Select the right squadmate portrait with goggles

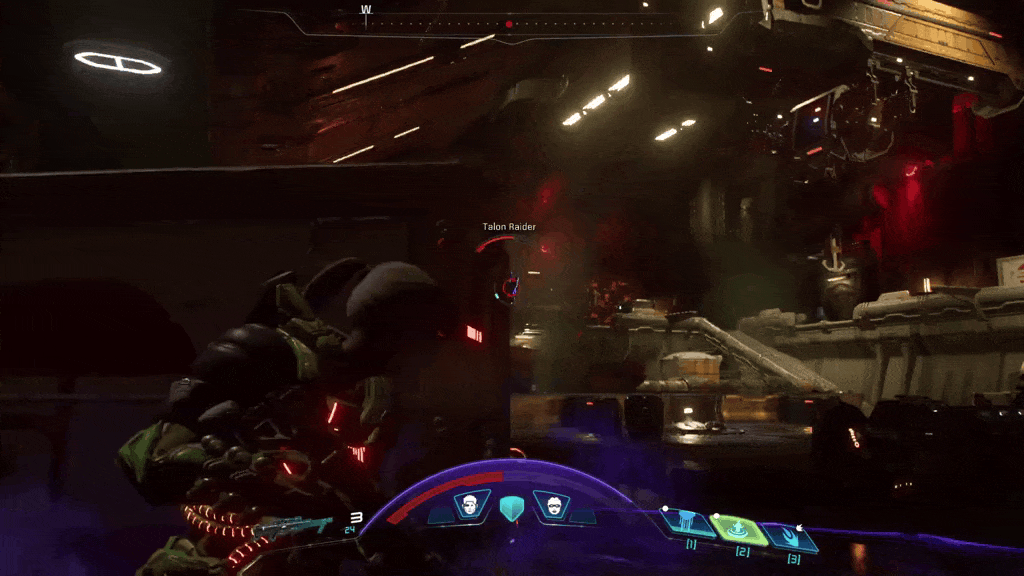point(549,505)
